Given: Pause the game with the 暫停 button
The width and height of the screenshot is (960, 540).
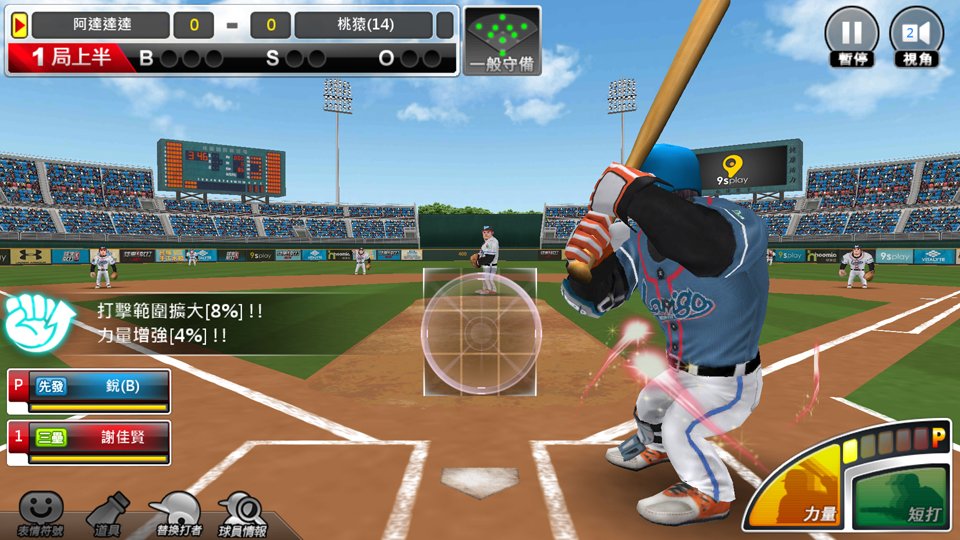Looking at the screenshot, I should (851, 35).
